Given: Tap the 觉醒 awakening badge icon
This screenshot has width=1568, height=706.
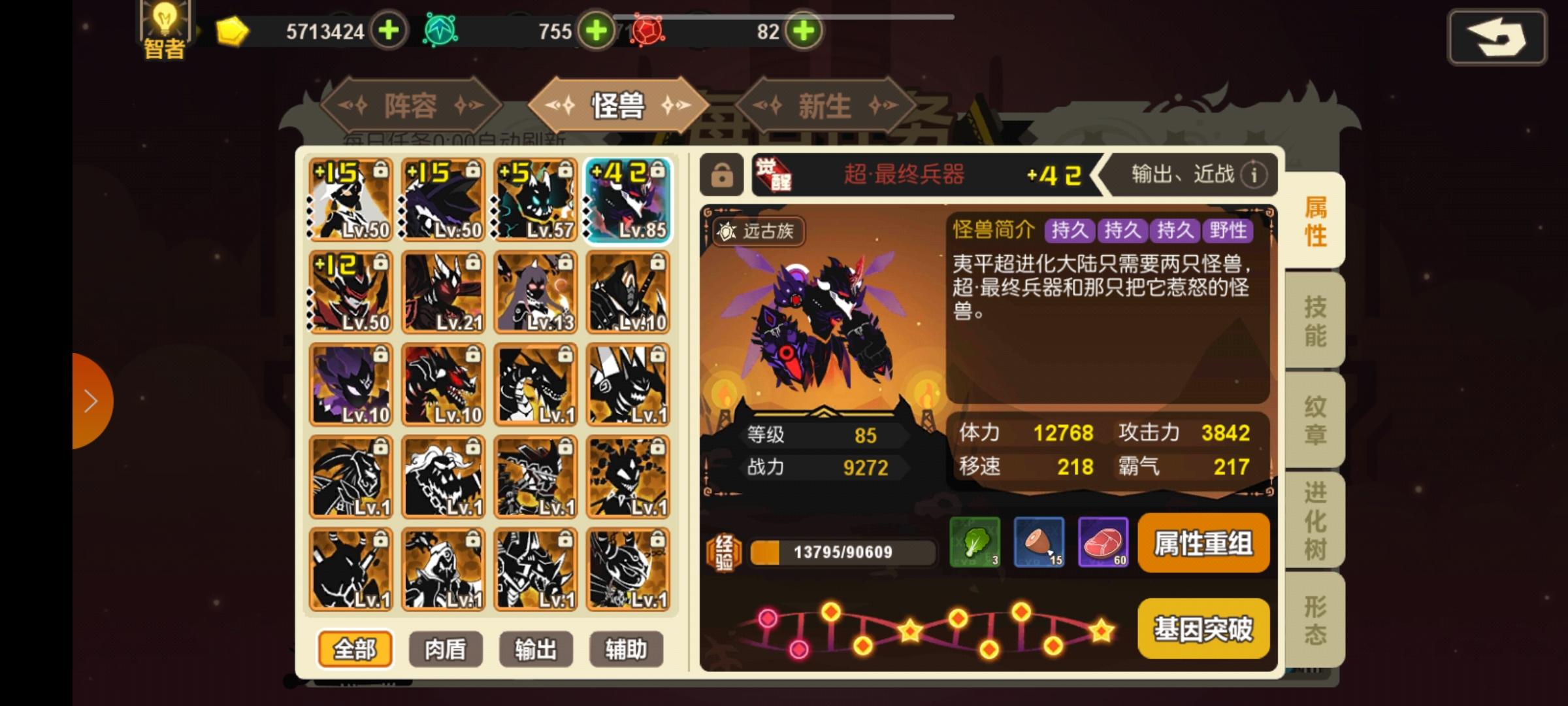Looking at the screenshot, I should click(x=775, y=175).
